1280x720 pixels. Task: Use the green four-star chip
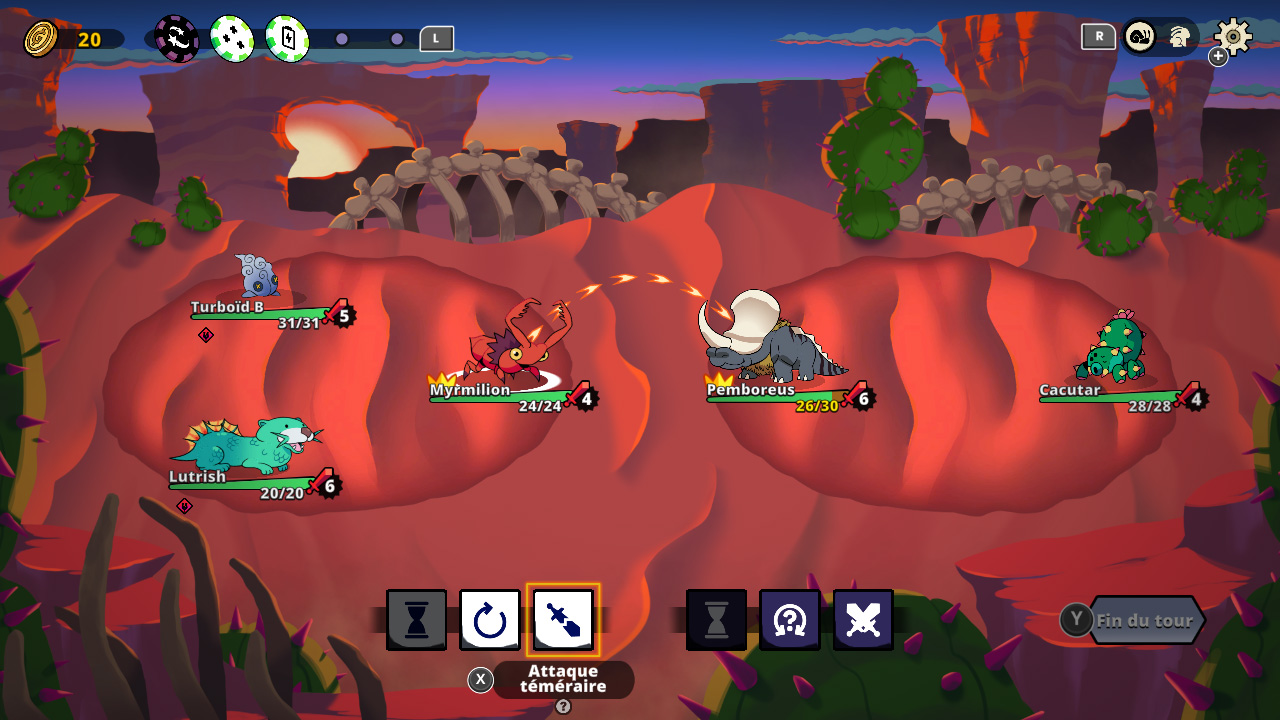pos(232,39)
